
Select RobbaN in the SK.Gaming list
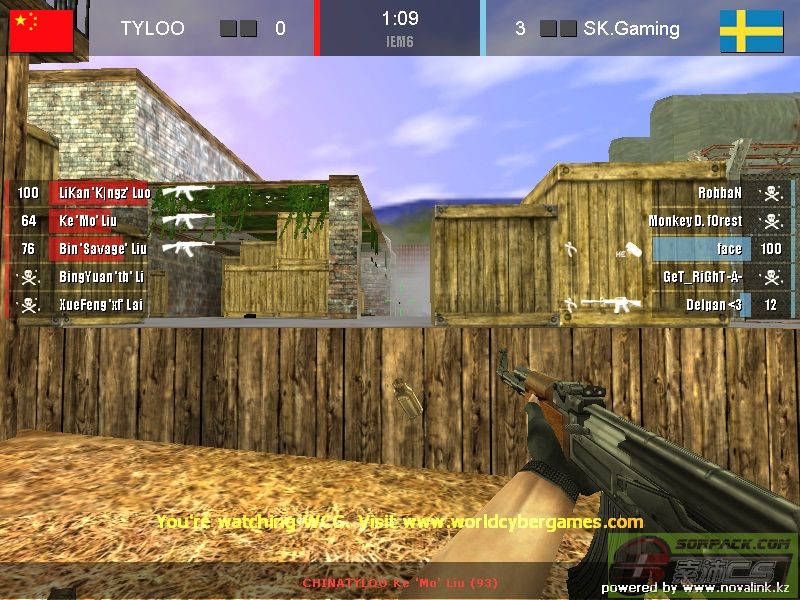720,192
